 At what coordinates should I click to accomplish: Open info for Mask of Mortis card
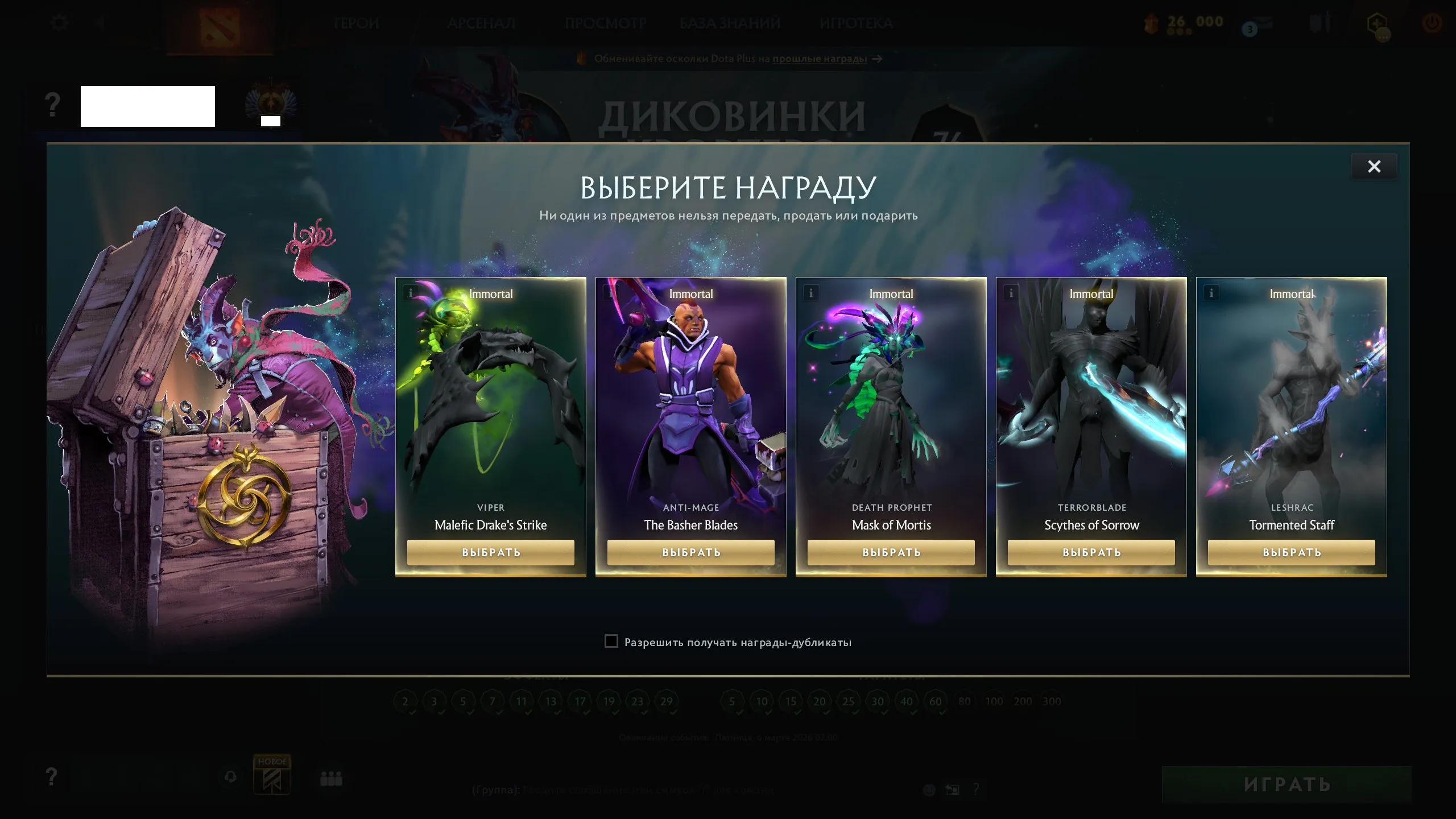tap(810, 292)
